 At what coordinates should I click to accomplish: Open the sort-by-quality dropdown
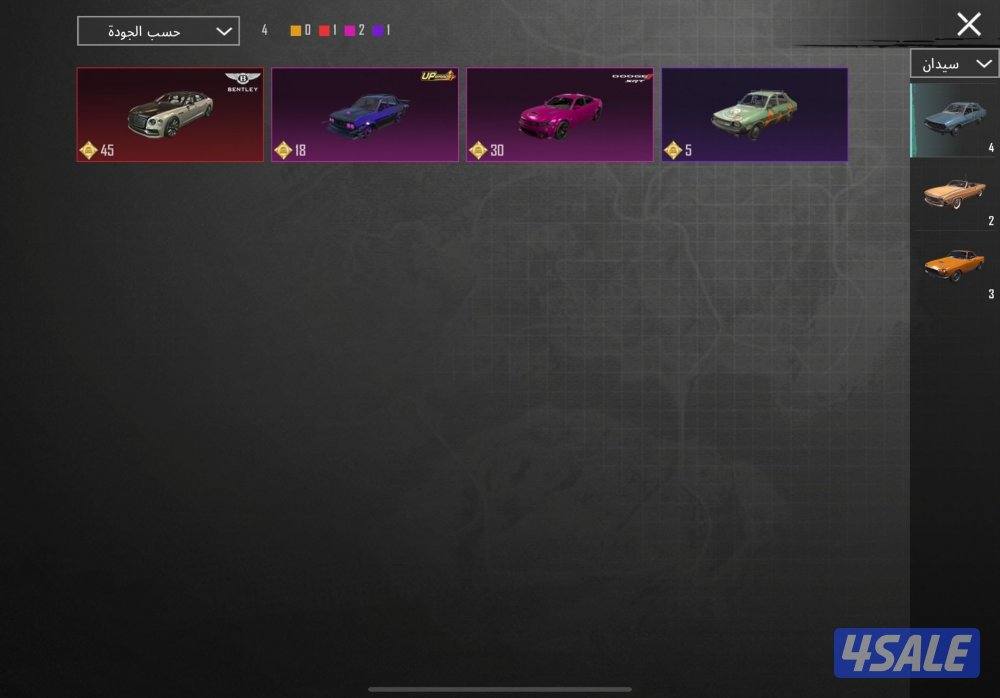[158, 31]
